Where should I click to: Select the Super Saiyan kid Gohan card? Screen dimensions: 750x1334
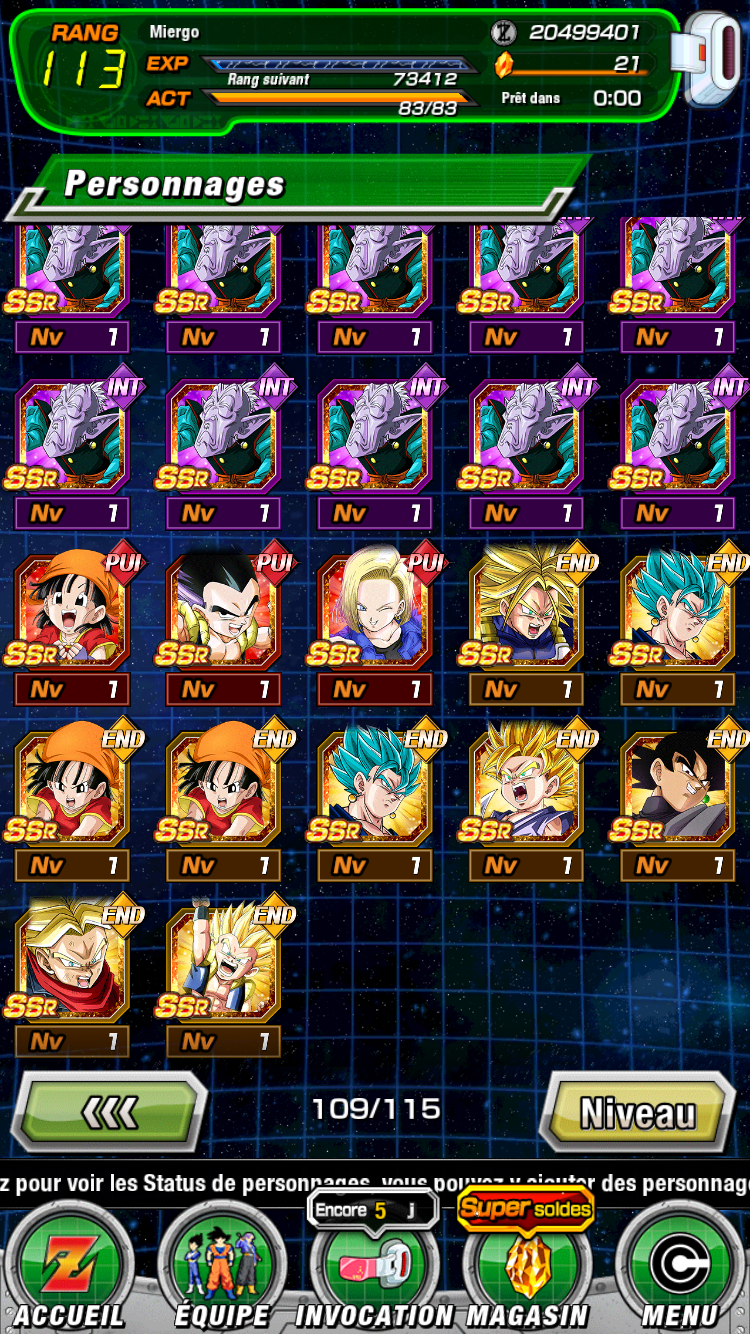(x=526, y=786)
